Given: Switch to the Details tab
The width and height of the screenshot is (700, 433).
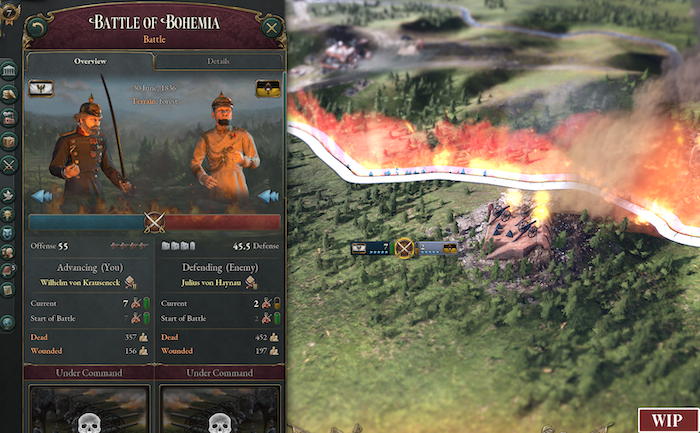Looking at the screenshot, I should (x=218, y=61).
